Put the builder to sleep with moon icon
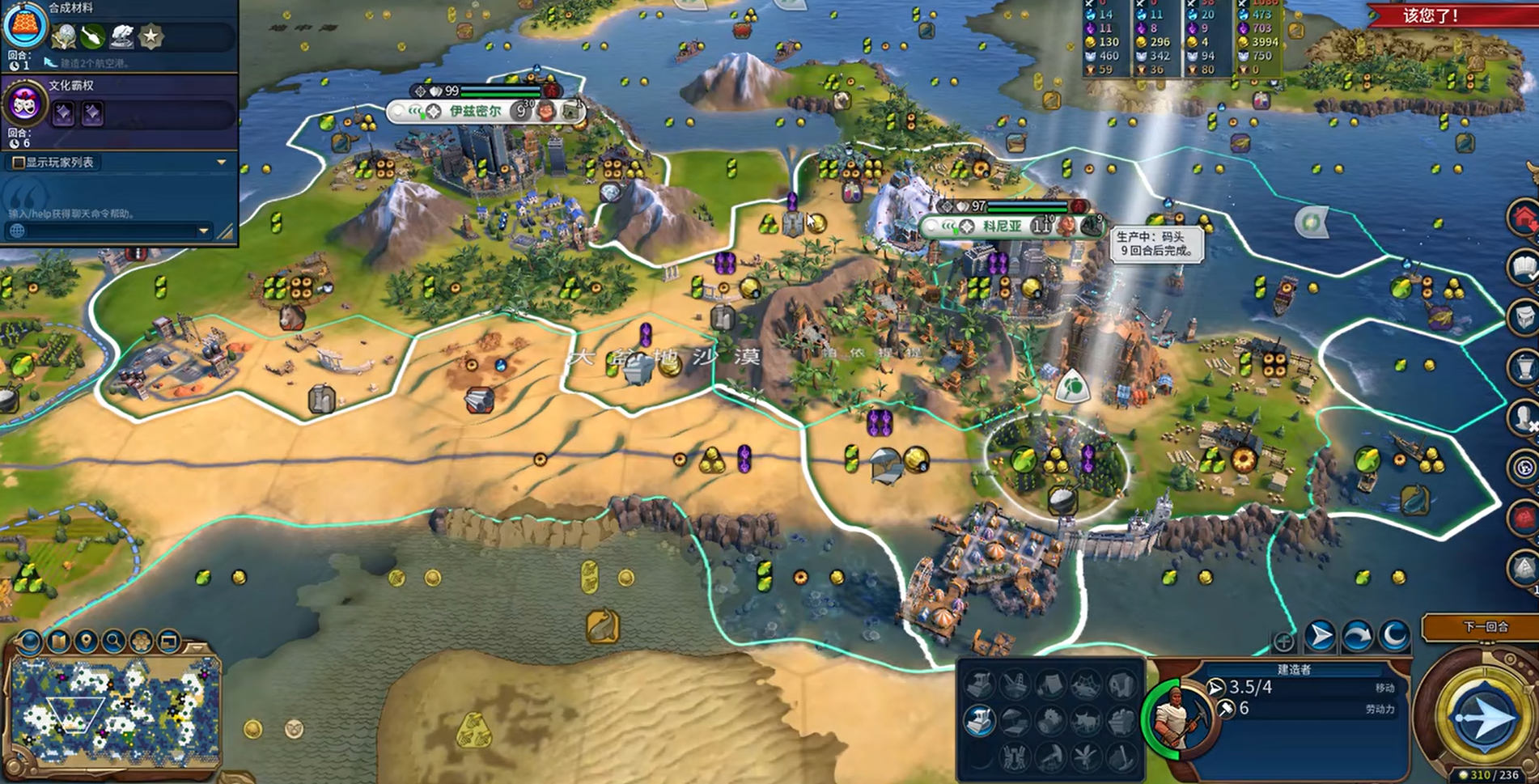Screen dimensions: 1539x784 pyautogui.click(x=1394, y=636)
